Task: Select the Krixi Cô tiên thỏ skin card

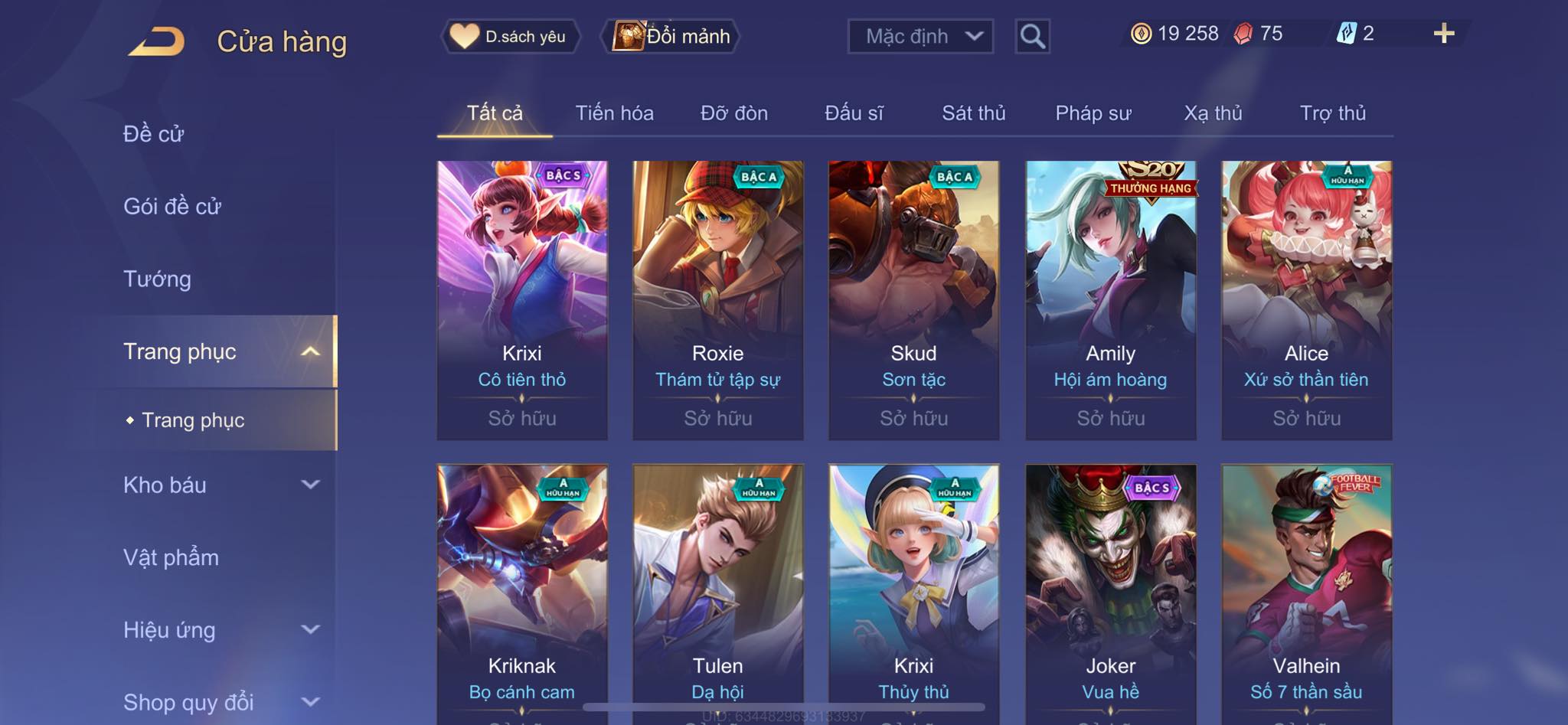Action: pyautogui.click(x=522, y=299)
